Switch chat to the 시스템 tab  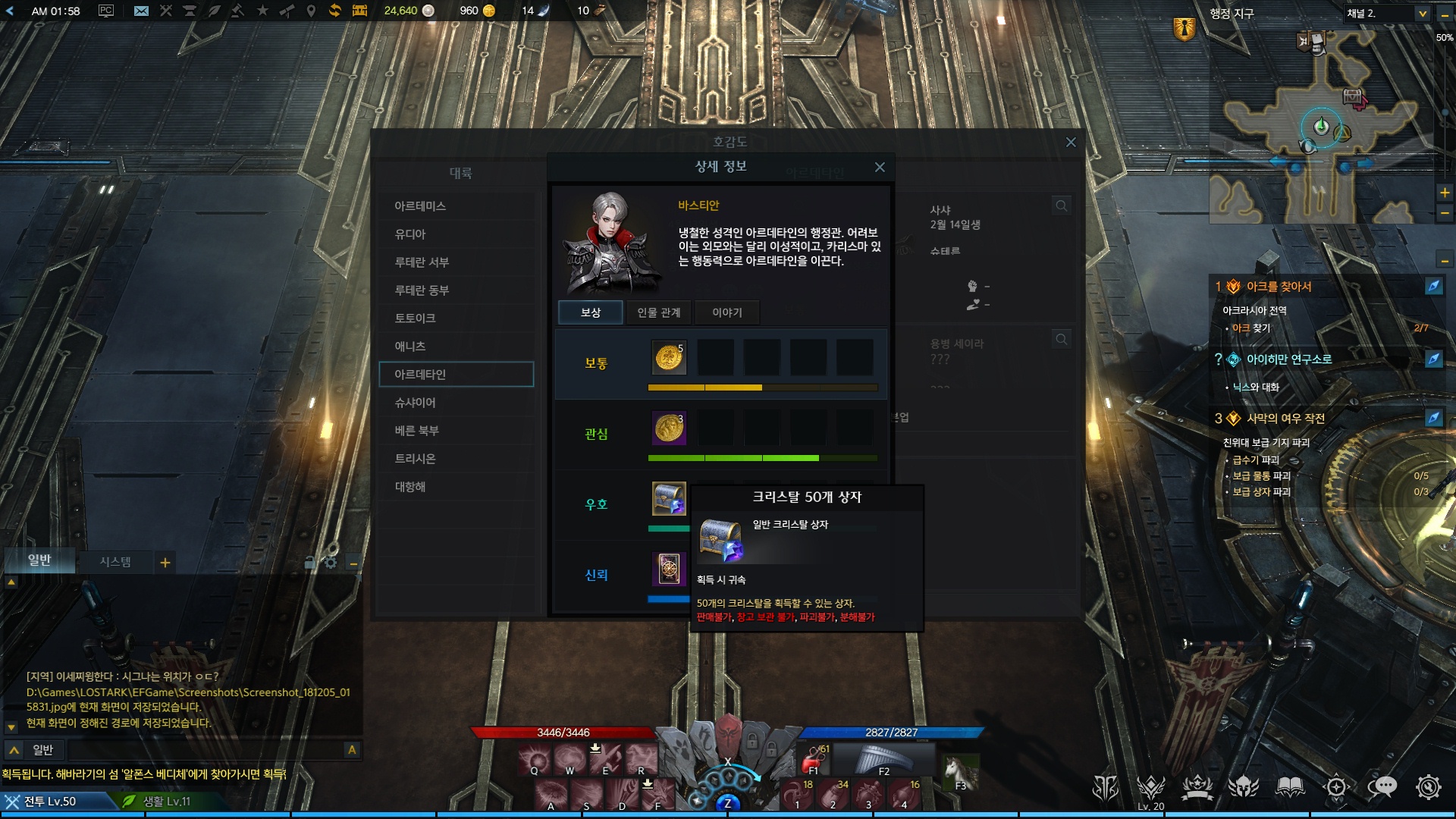115,562
